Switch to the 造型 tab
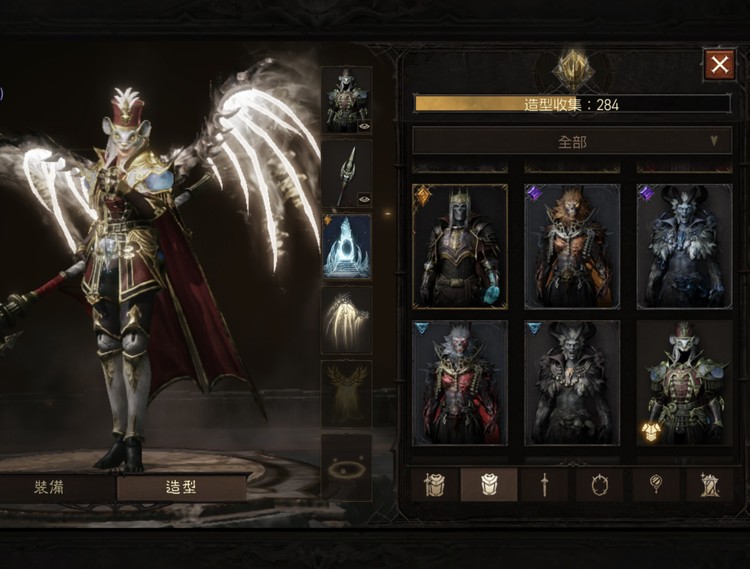The height and width of the screenshot is (569, 750). pyautogui.click(x=181, y=488)
